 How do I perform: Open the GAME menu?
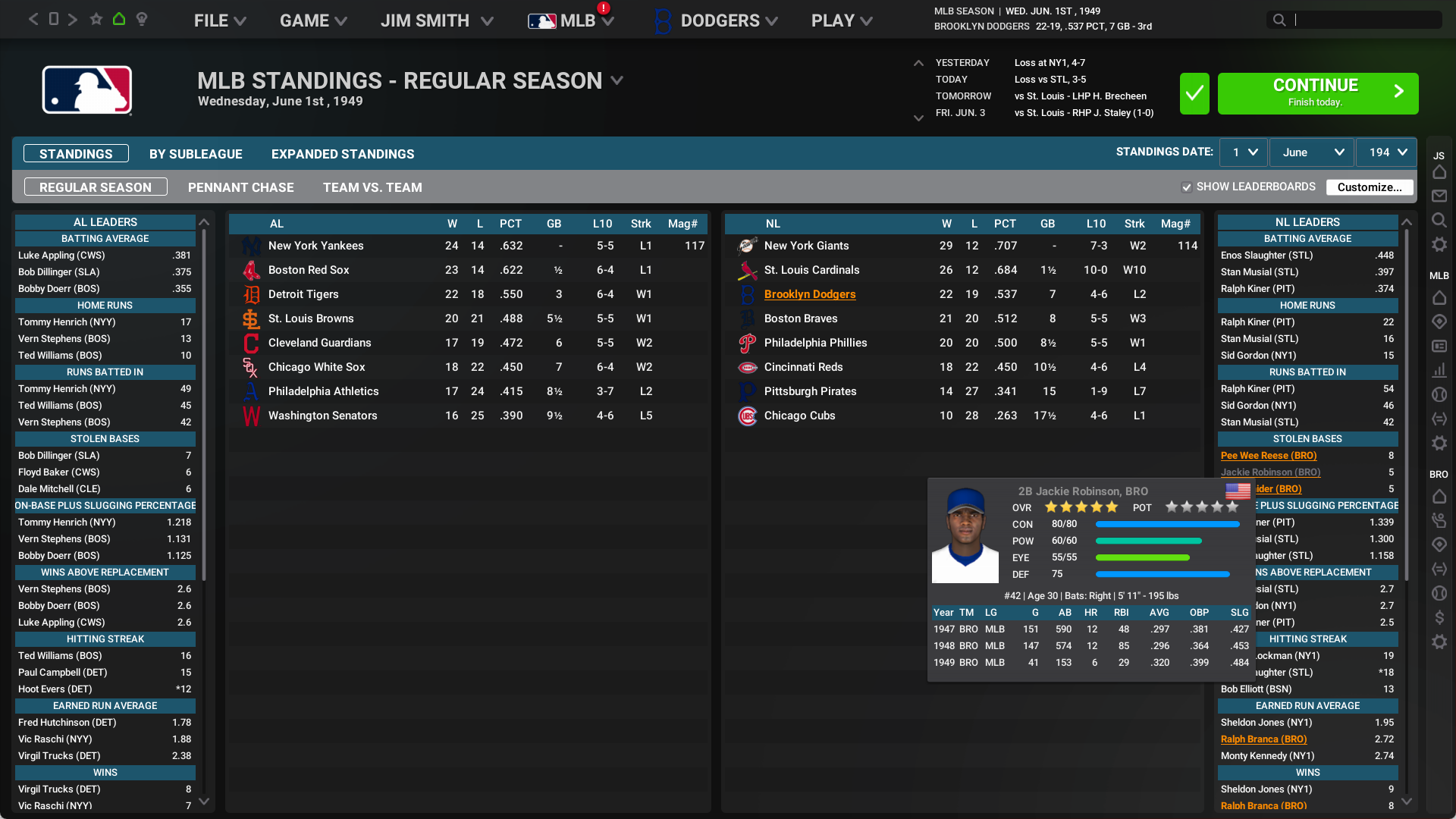[x=312, y=20]
